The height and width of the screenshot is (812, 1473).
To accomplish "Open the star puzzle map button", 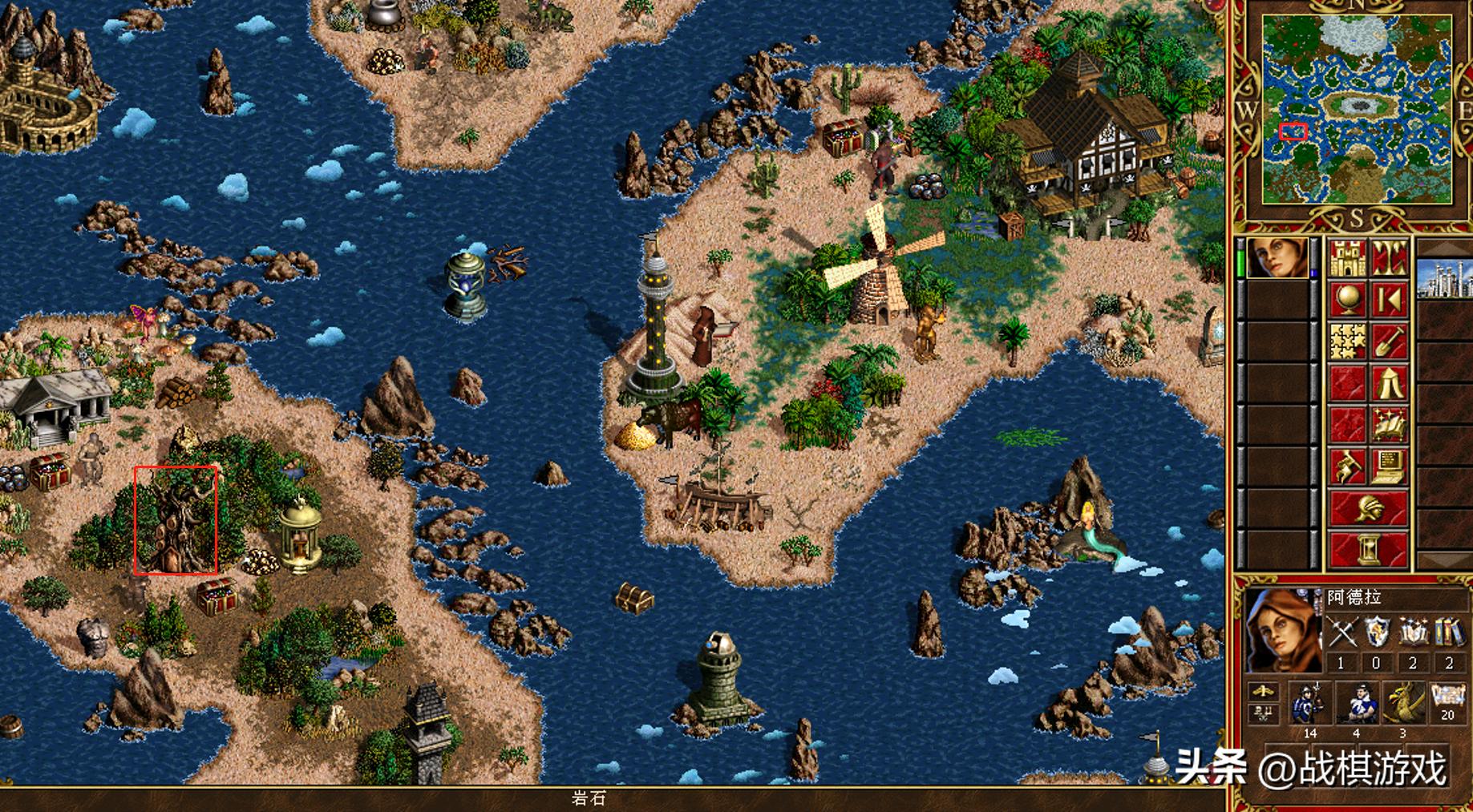I will tap(1348, 342).
